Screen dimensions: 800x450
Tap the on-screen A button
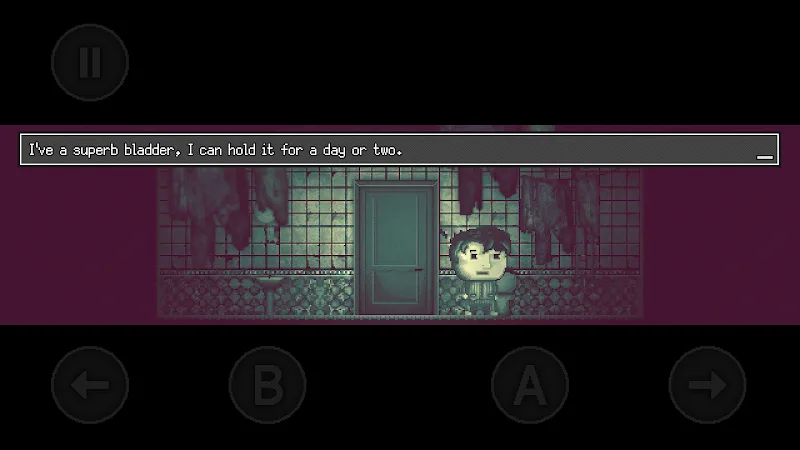pyautogui.click(x=530, y=385)
